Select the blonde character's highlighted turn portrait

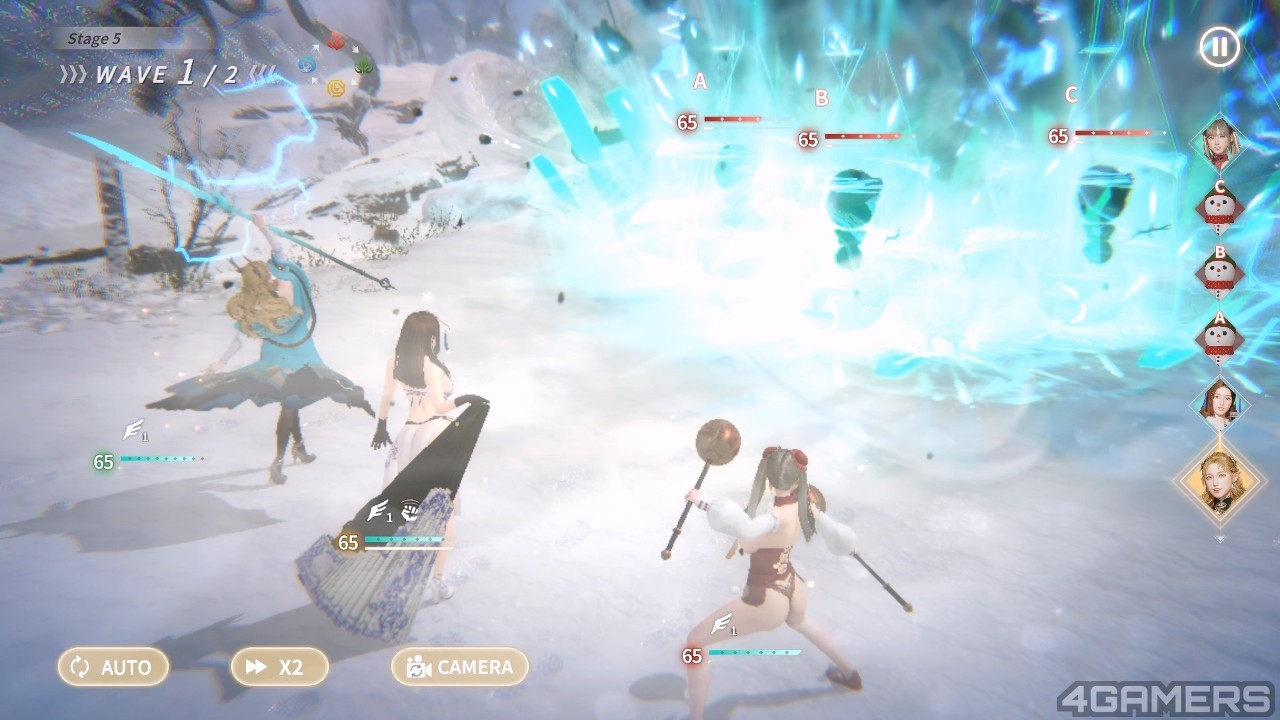point(1219,481)
